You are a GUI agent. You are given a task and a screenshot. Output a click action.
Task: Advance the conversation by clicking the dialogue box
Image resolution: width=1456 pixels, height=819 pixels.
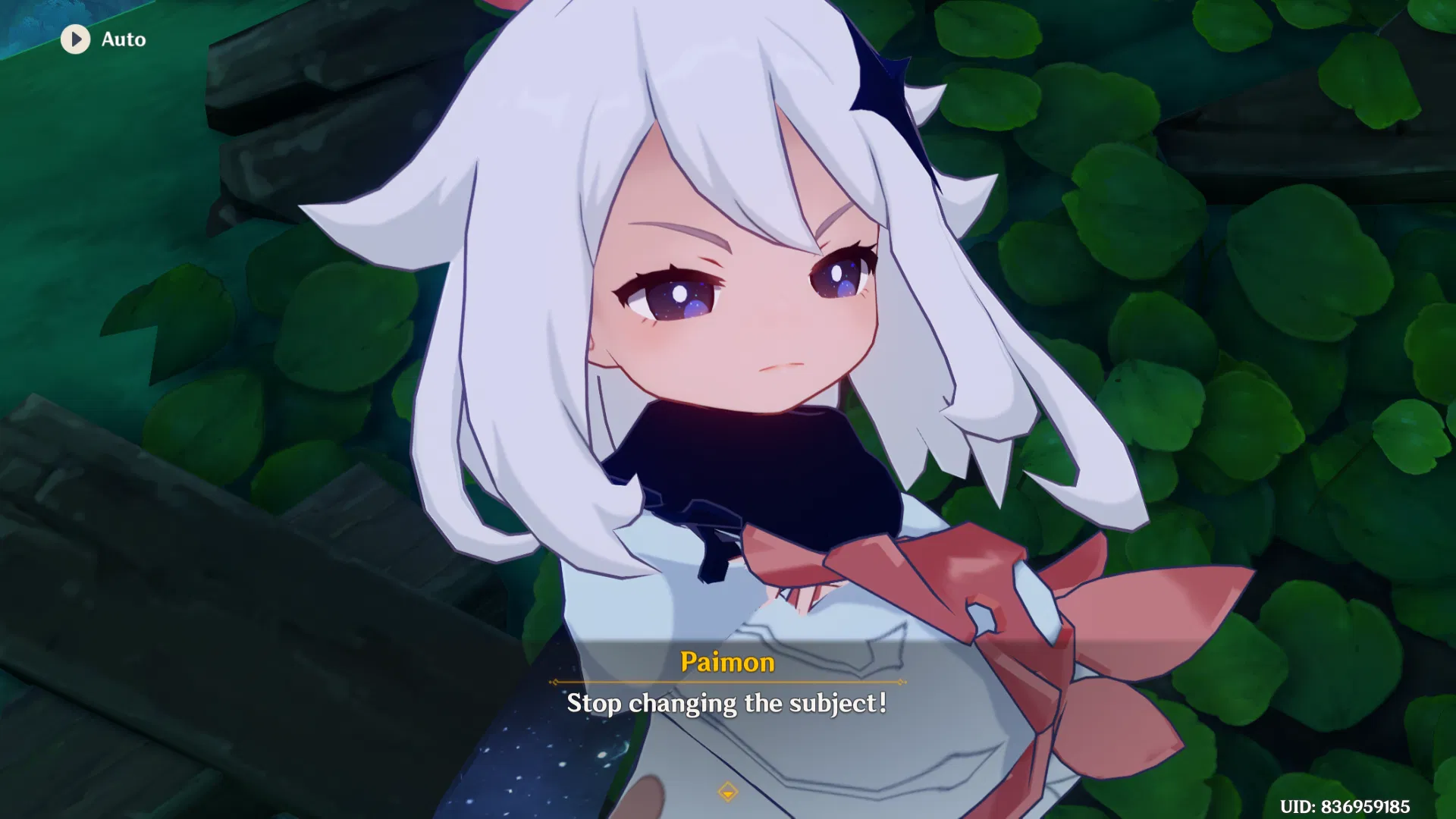(x=726, y=704)
